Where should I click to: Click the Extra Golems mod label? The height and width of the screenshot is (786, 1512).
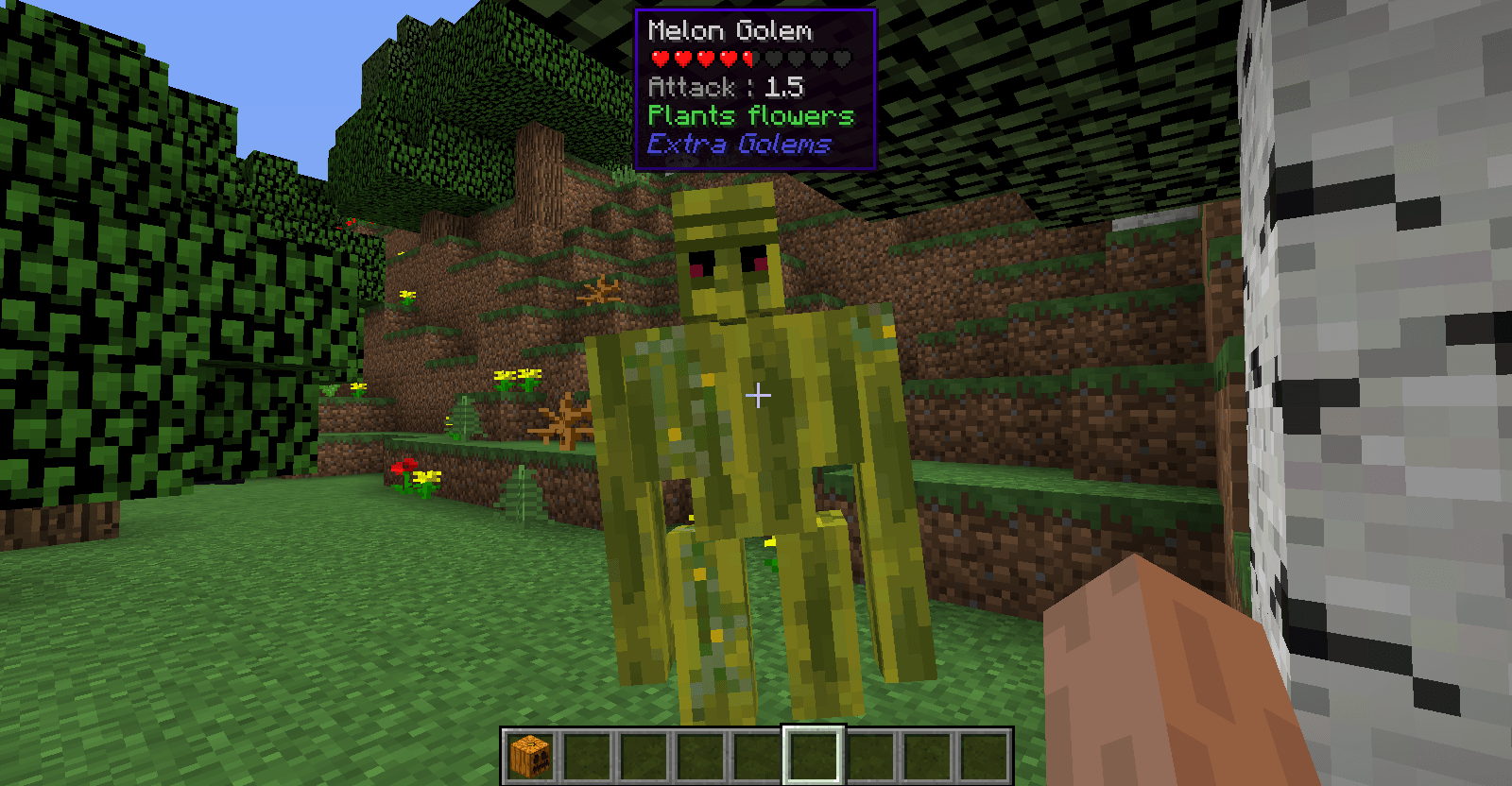739,144
